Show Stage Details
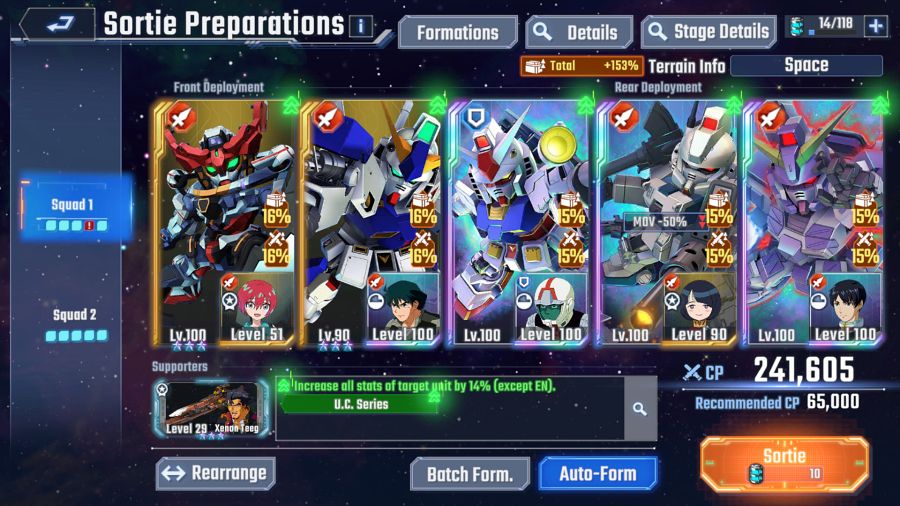Screen dimensions: 900x506 pos(709,32)
